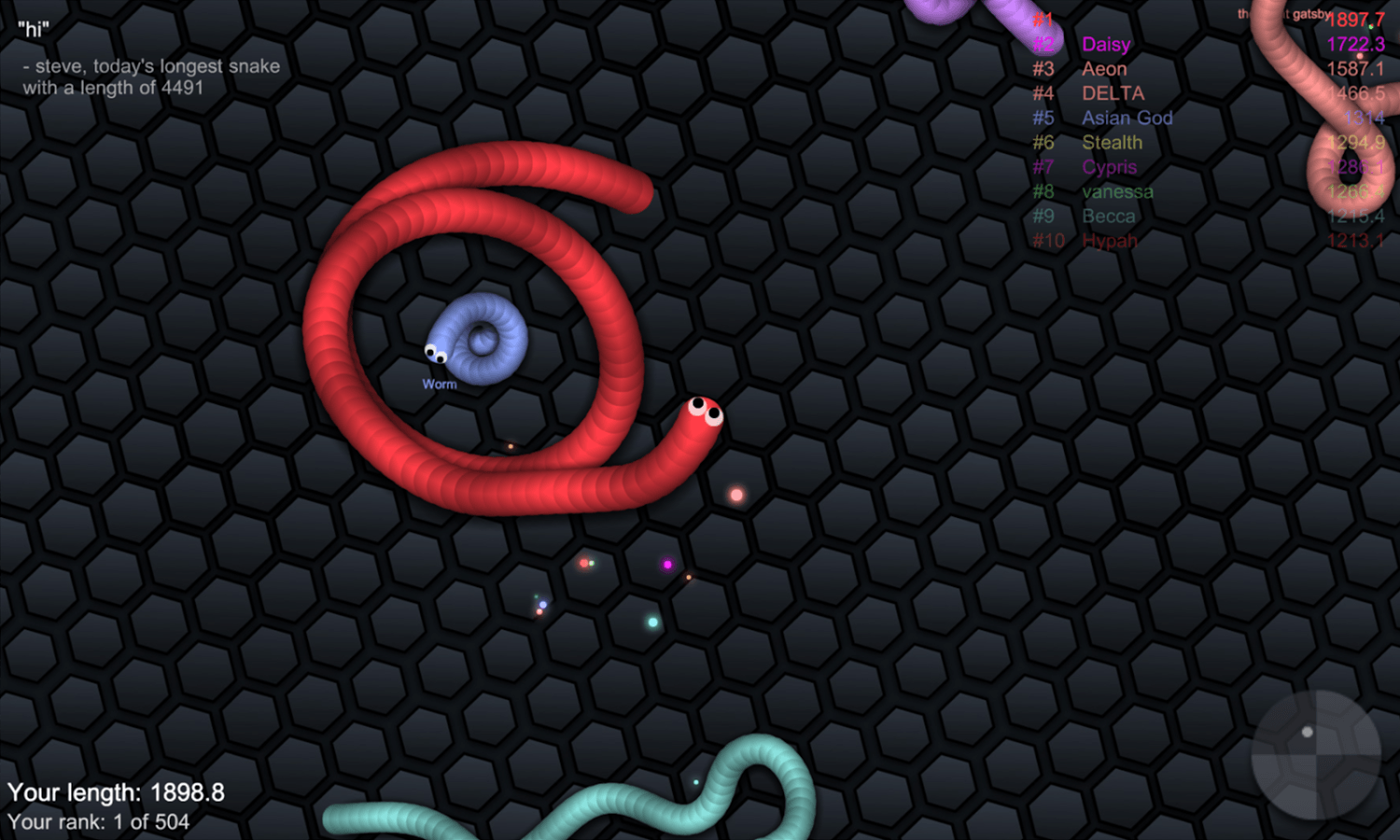Viewport: 1400px width, 840px height.
Task: Click the Stealth leaderboard row
Action: [x=1112, y=142]
